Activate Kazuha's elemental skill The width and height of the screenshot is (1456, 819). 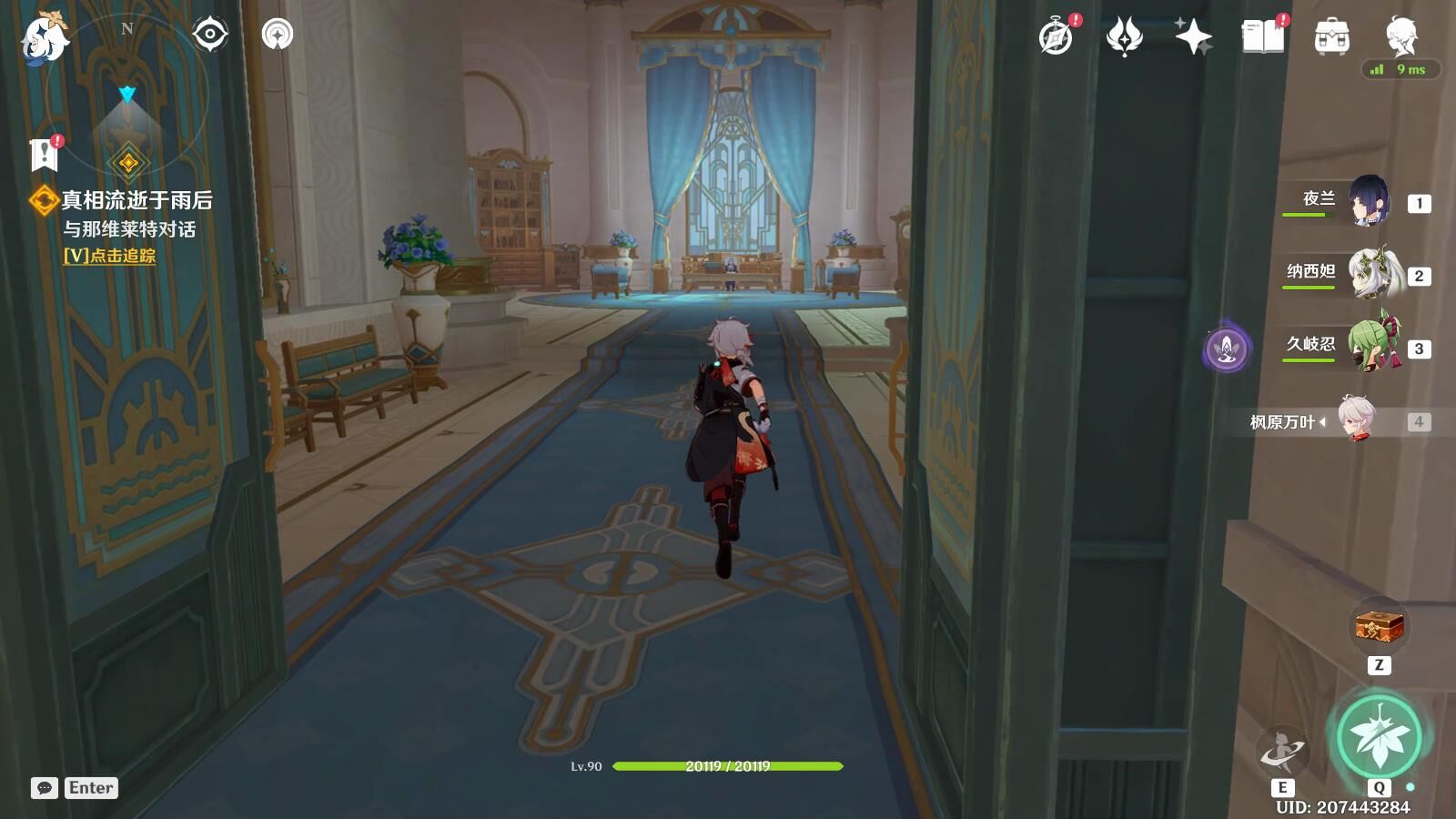pyautogui.click(x=1282, y=753)
